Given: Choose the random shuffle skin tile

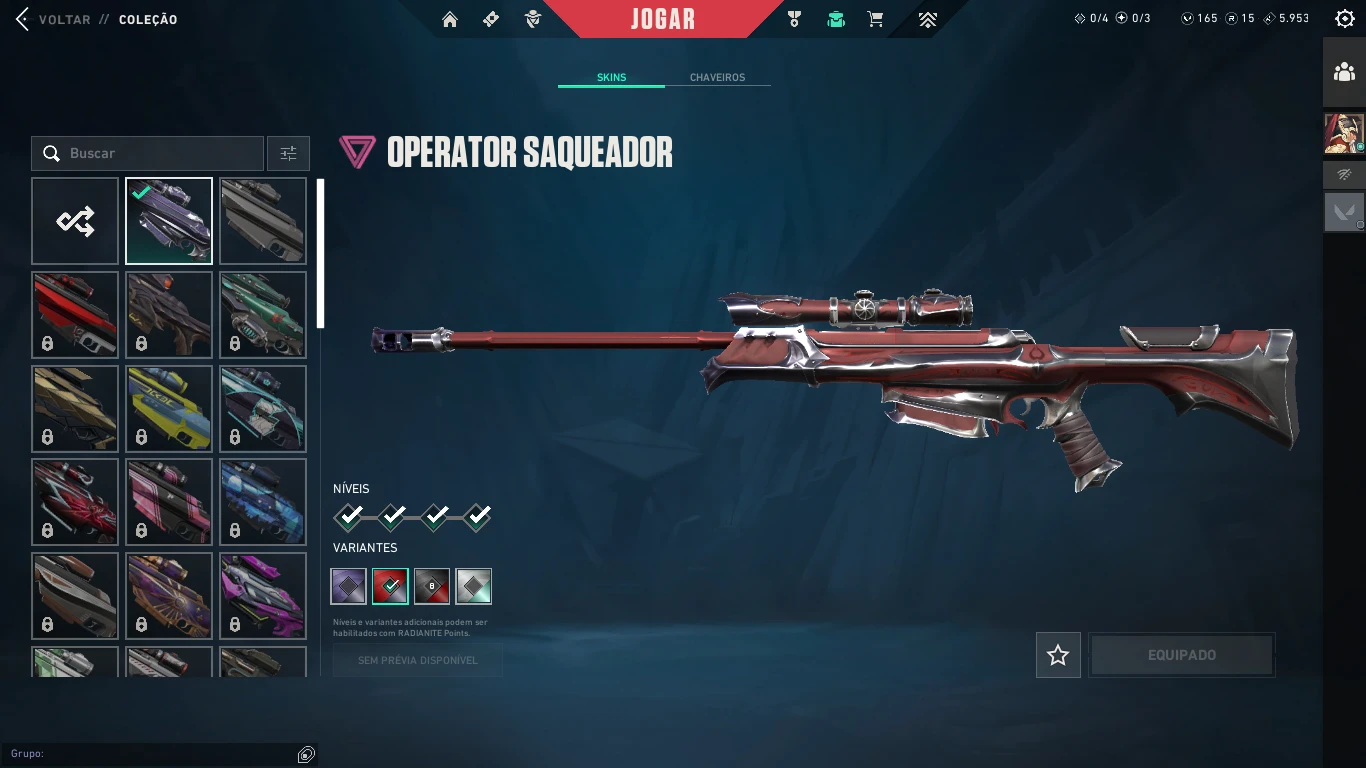Looking at the screenshot, I should coord(75,221).
